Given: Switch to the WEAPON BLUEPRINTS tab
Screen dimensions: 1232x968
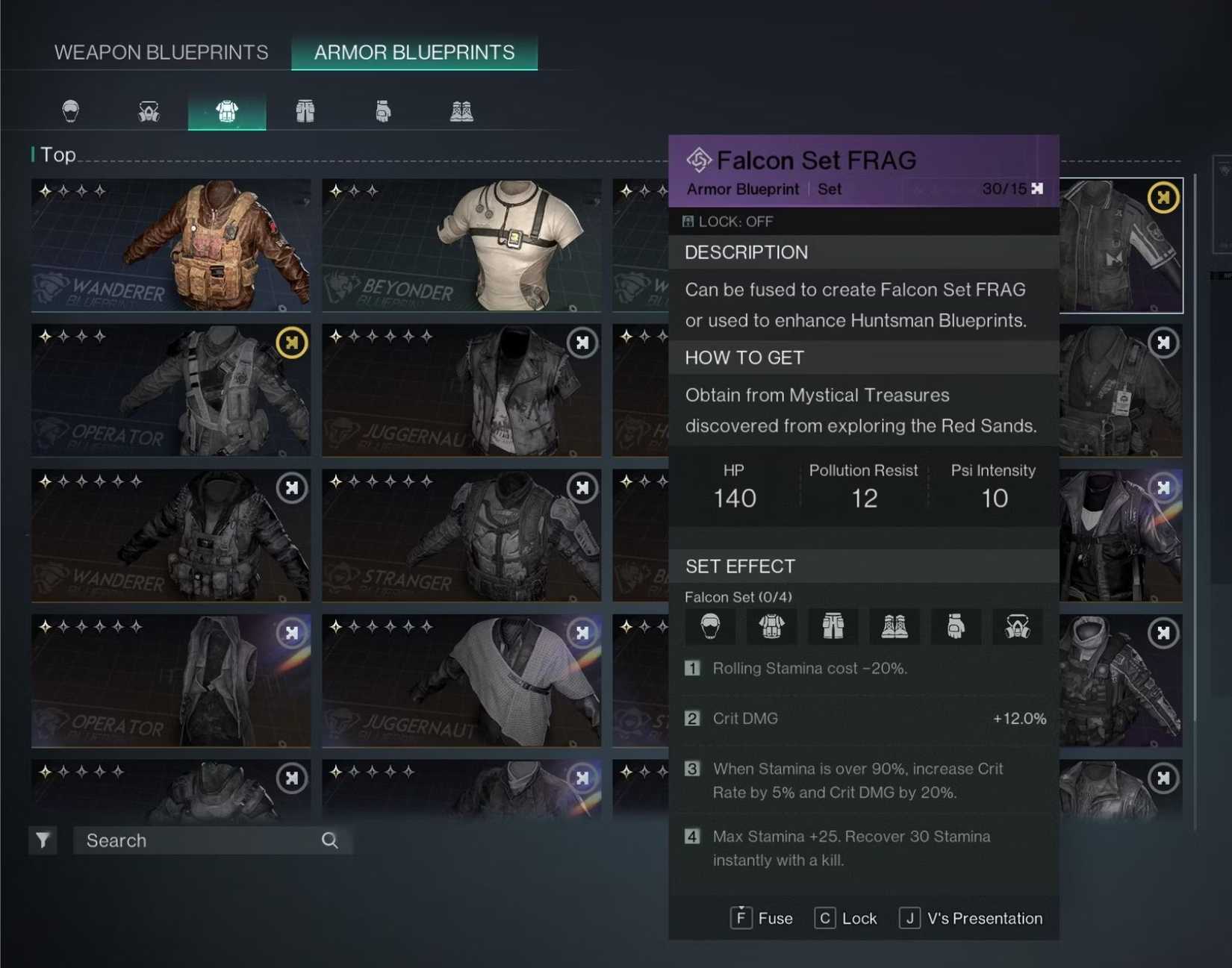Looking at the screenshot, I should coord(161,52).
